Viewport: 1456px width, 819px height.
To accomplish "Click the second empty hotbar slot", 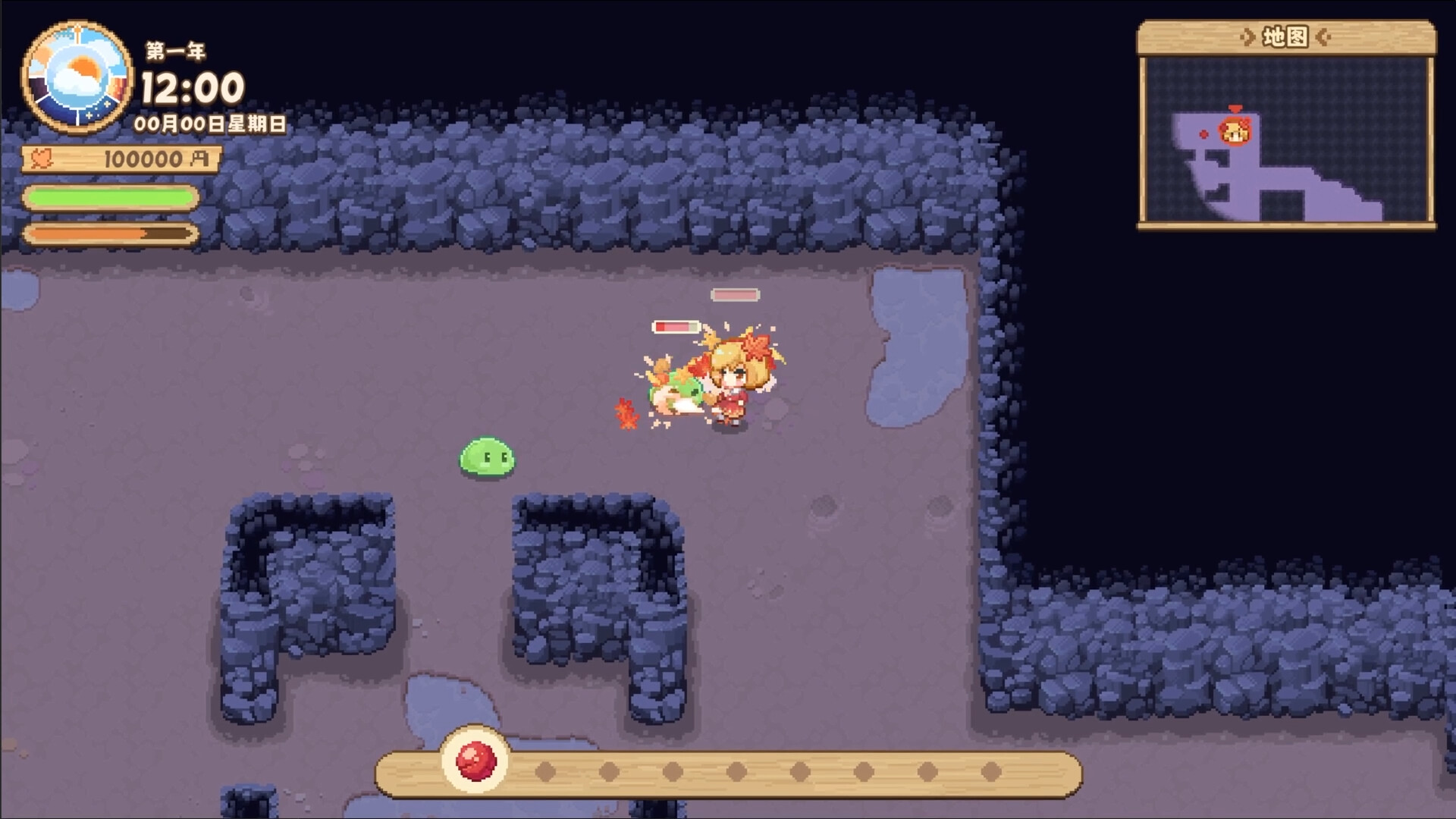I will [x=545, y=770].
